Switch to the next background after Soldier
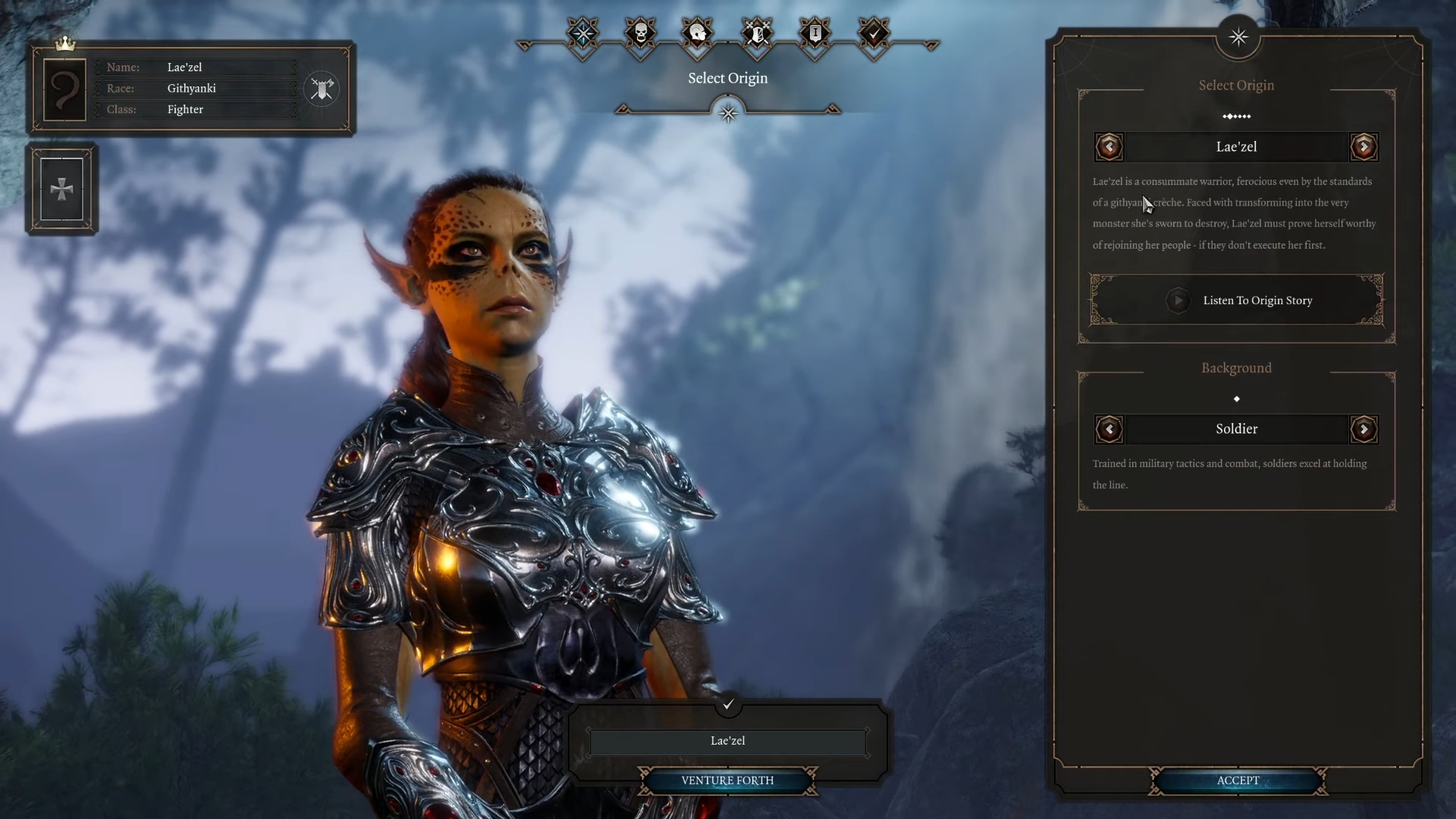 1363,430
